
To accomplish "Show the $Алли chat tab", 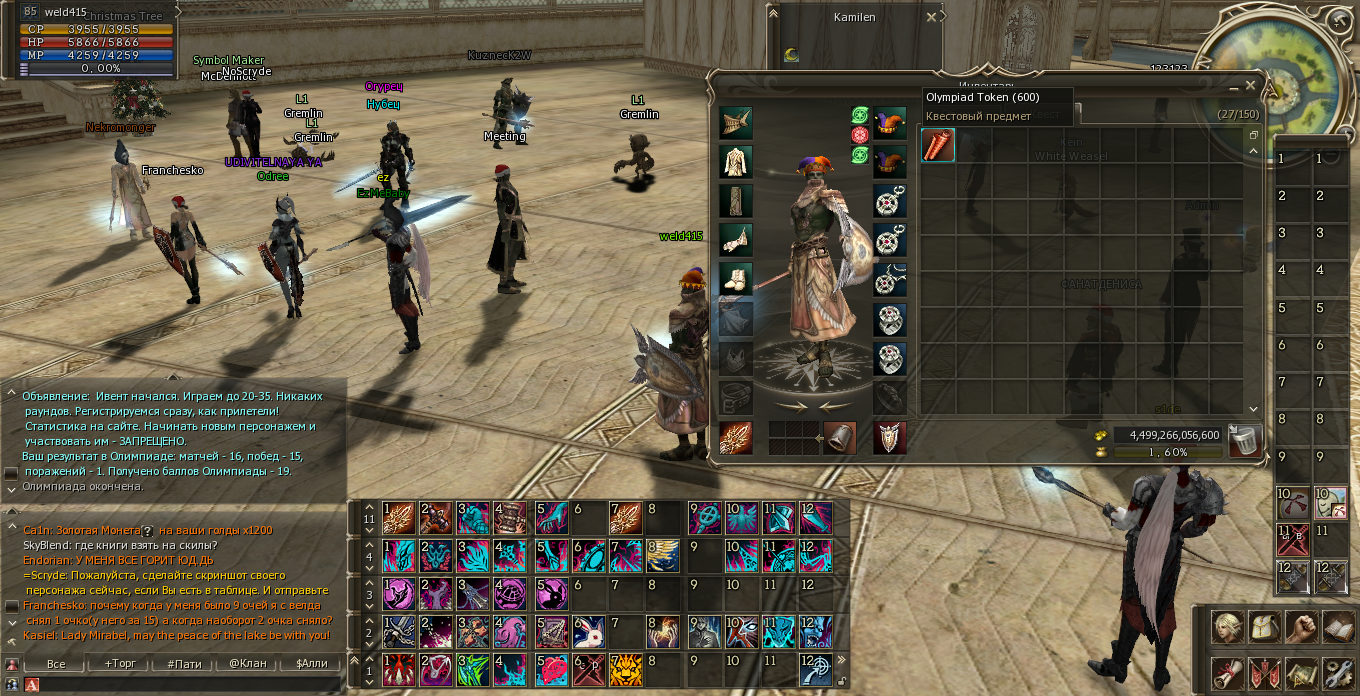I will [x=312, y=663].
